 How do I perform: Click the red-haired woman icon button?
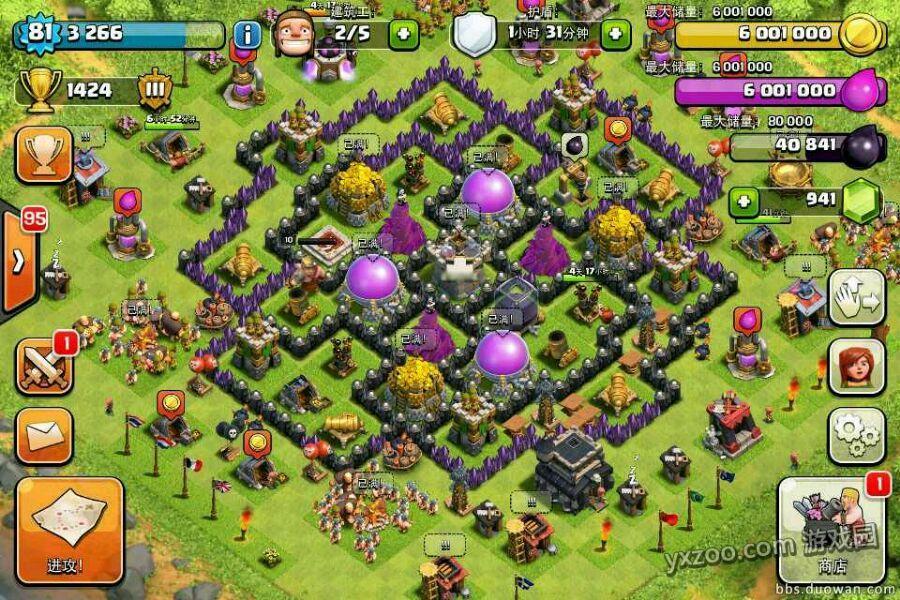tap(856, 367)
